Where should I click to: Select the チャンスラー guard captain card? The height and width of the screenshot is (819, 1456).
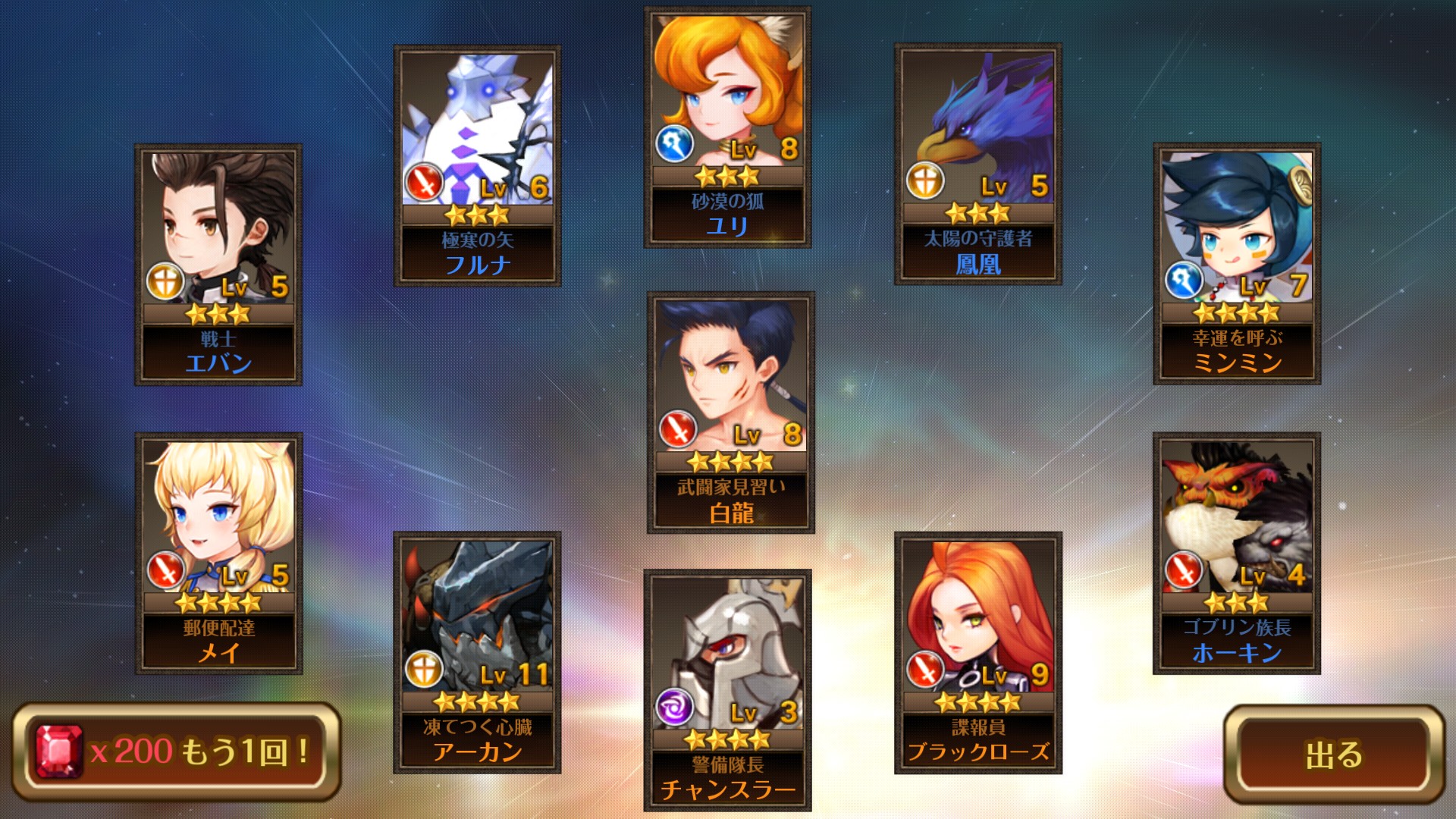point(727,690)
